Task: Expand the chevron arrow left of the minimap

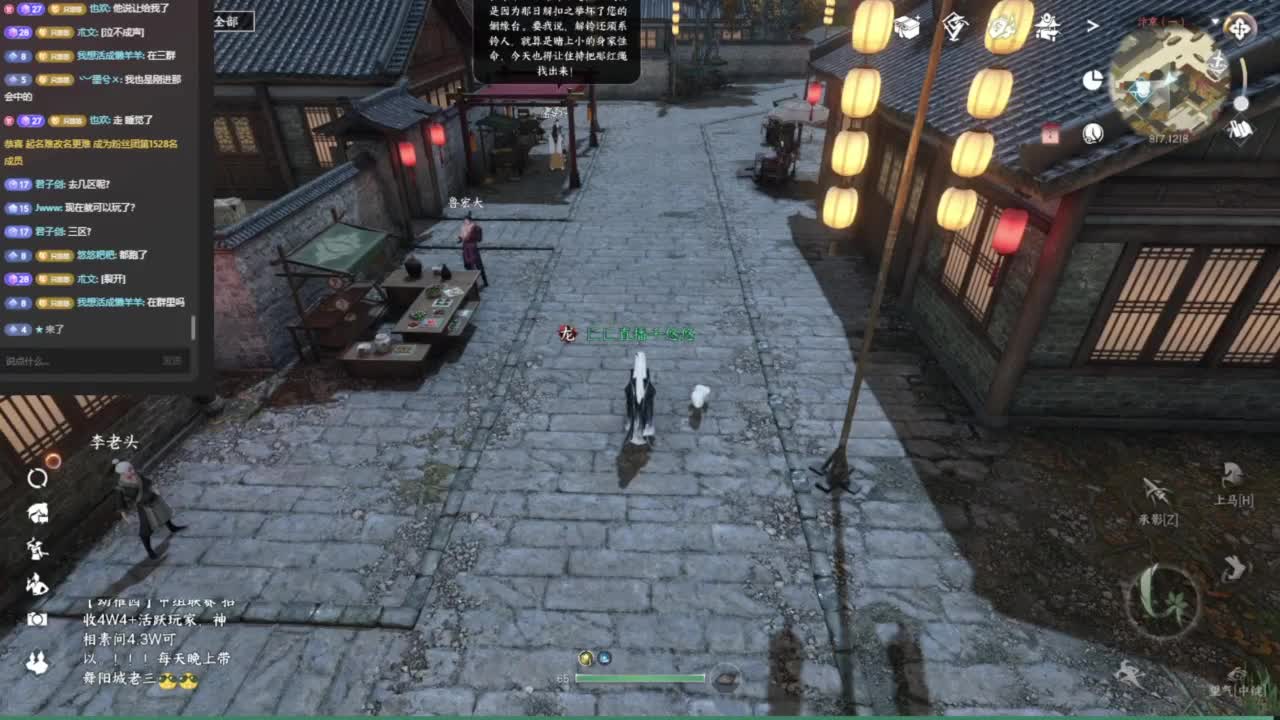Action: pos(1092,26)
